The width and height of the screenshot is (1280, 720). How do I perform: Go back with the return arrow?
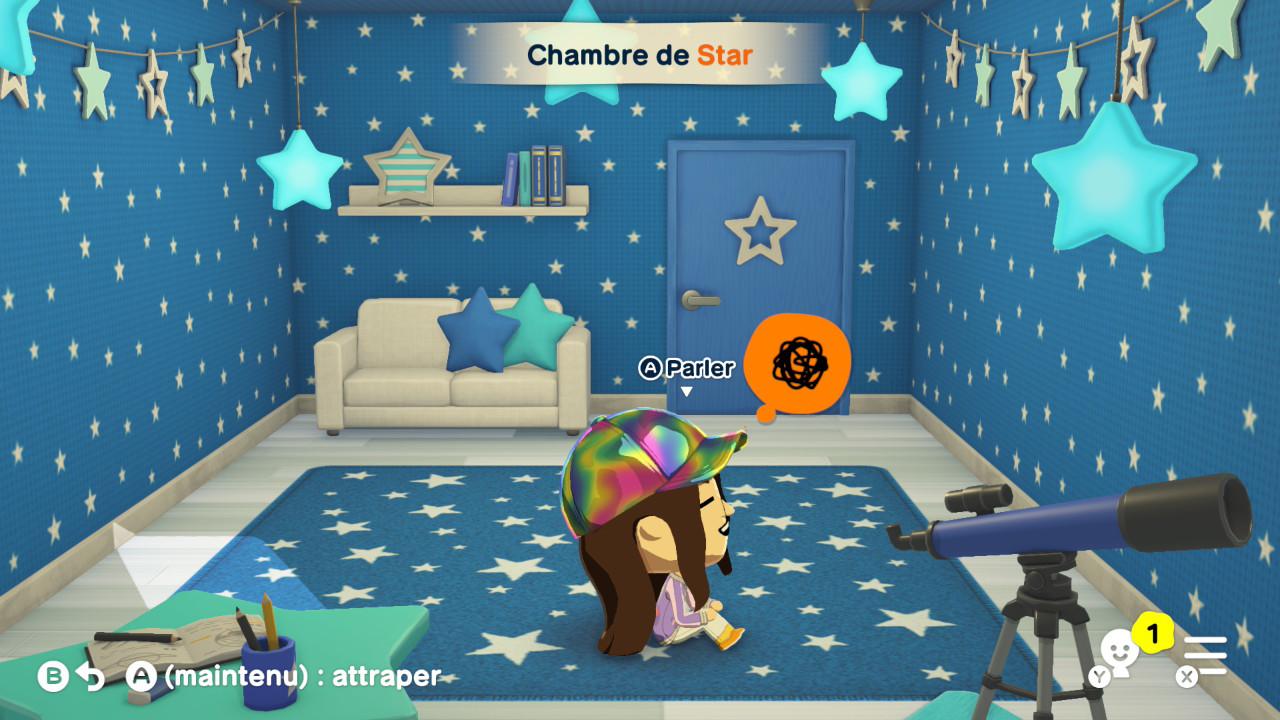pyautogui.click(x=90, y=677)
